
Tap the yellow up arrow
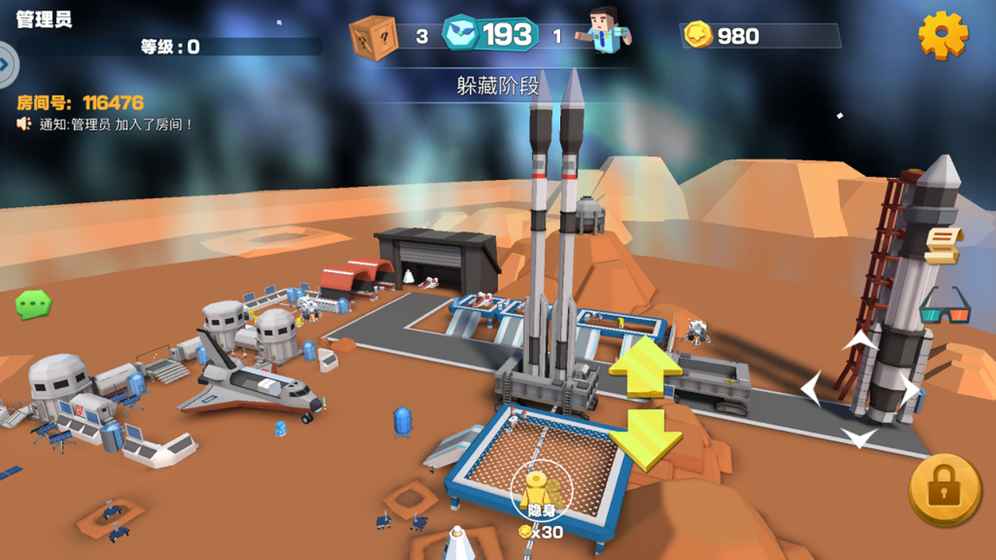pos(645,368)
